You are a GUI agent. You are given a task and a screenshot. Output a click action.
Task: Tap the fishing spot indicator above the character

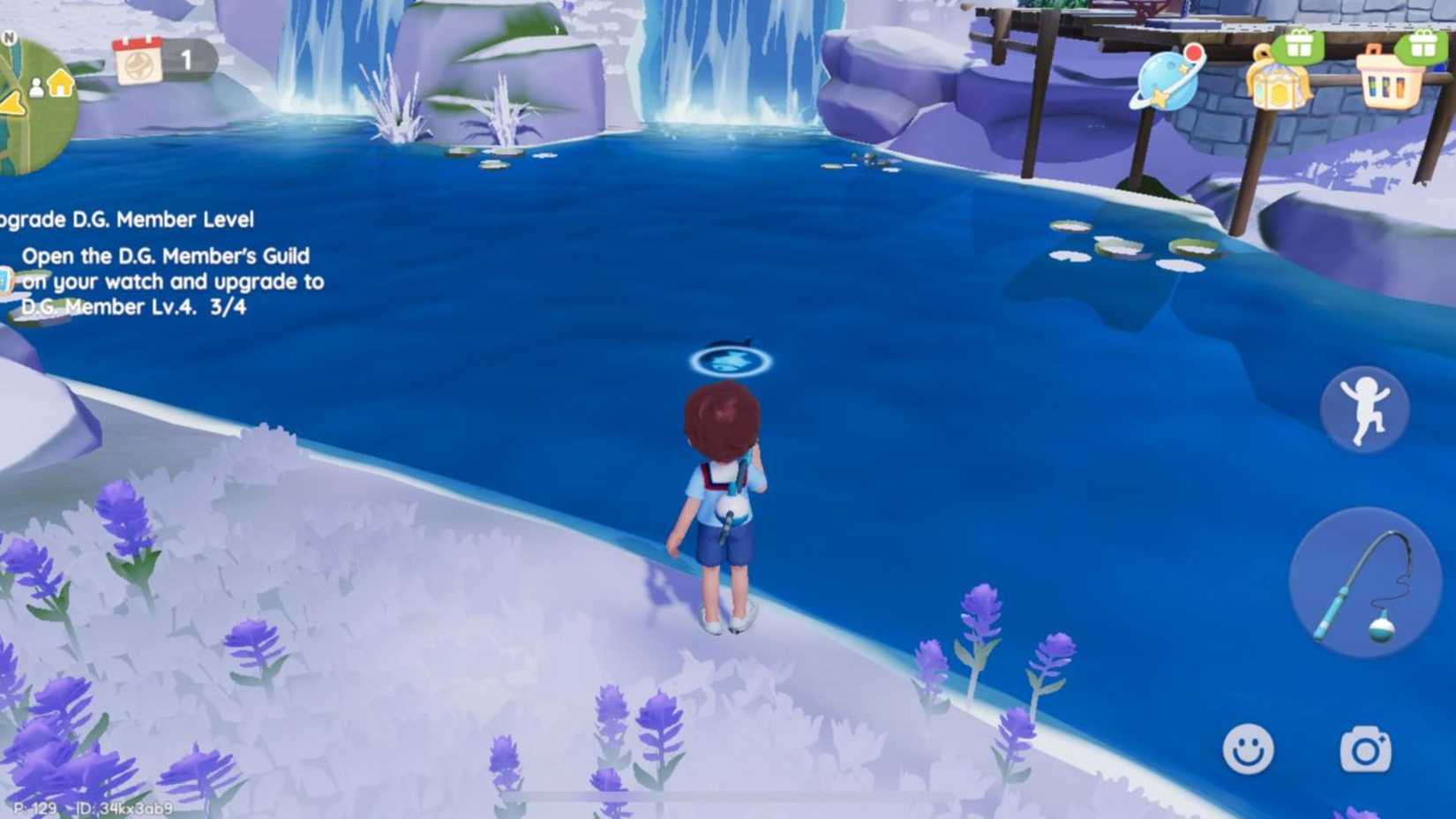(731, 362)
